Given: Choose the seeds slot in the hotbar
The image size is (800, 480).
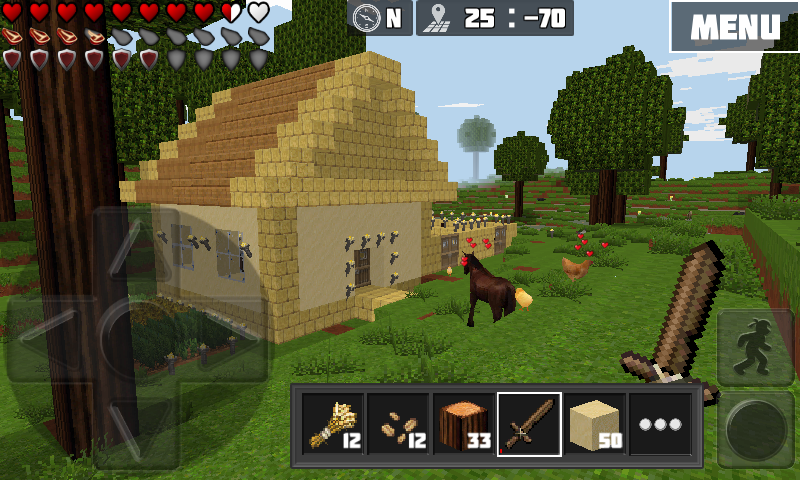Looking at the screenshot, I should coord(398,424).
